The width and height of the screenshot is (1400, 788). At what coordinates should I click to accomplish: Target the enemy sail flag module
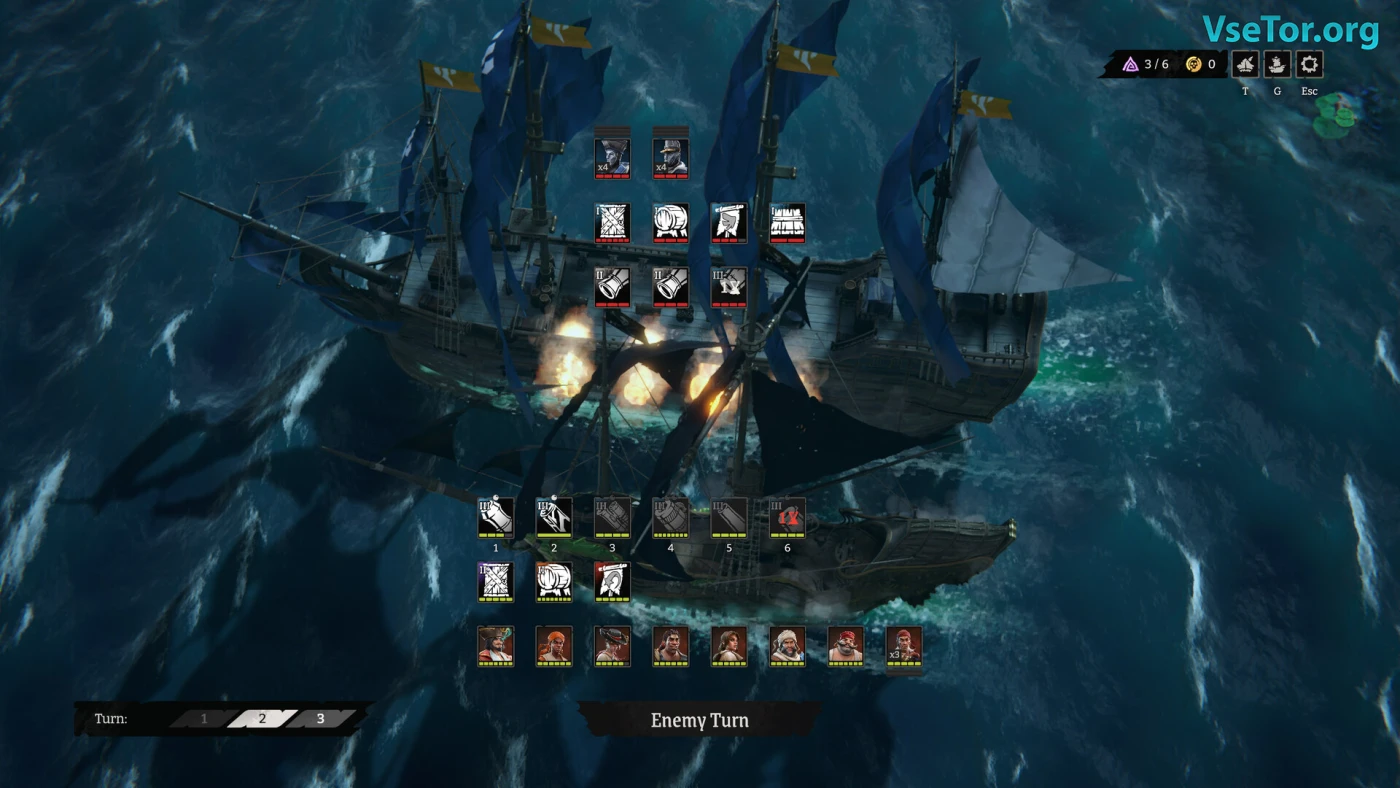click(x=729, y=222)
